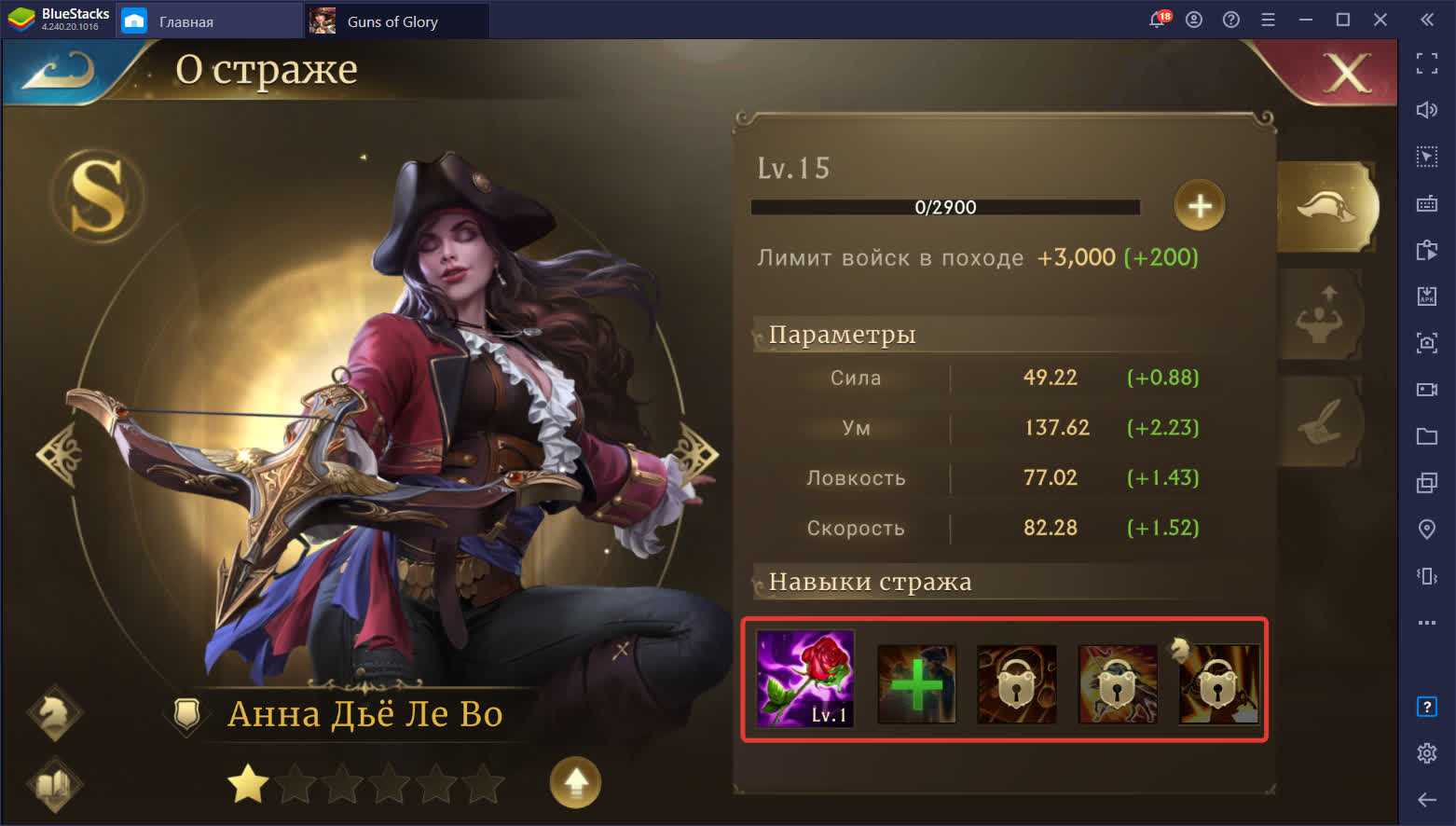
Task: Click the shield icon beside the guardian name
Action: 187,715
